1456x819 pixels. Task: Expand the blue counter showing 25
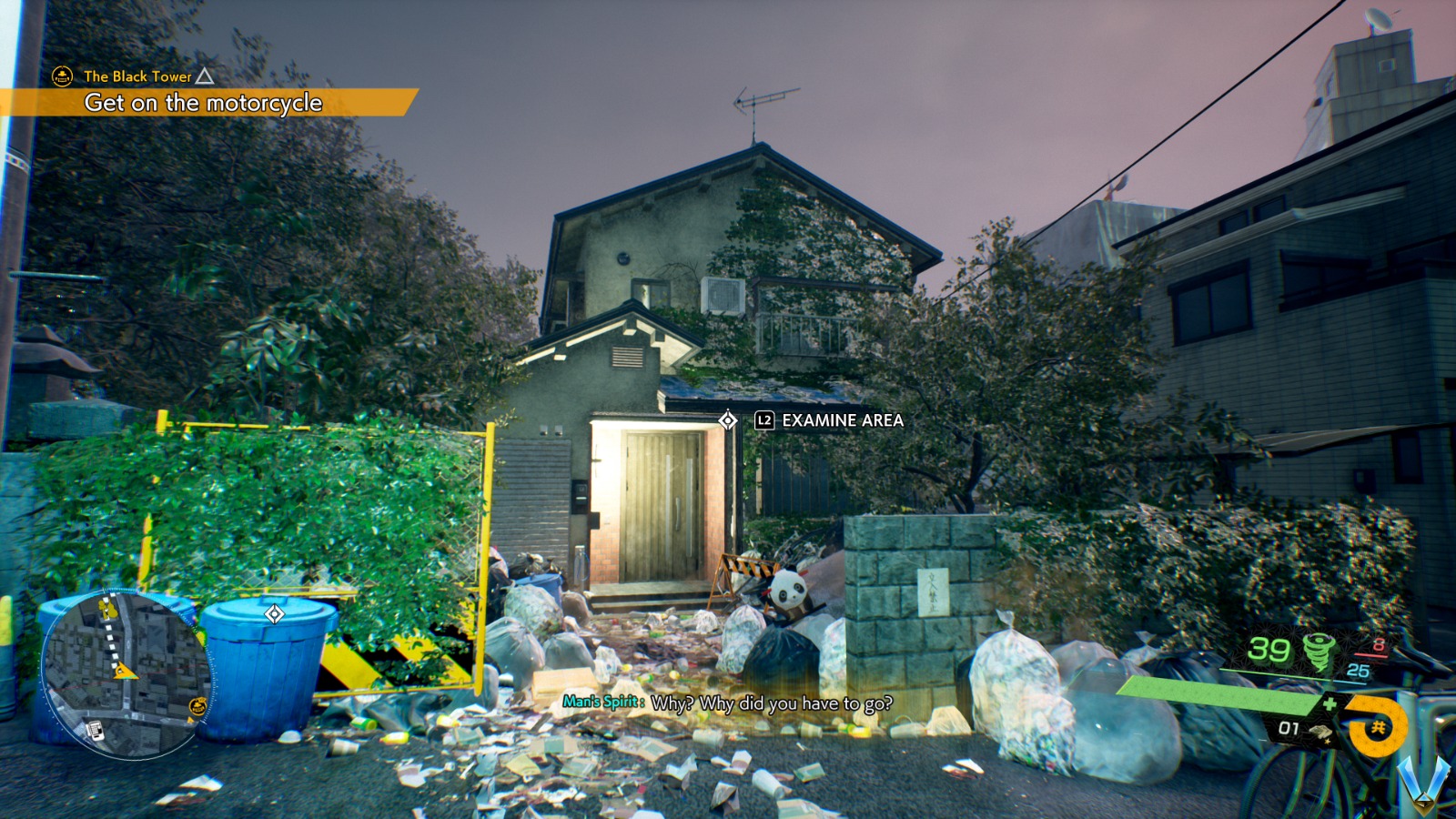coord(1359,670)
